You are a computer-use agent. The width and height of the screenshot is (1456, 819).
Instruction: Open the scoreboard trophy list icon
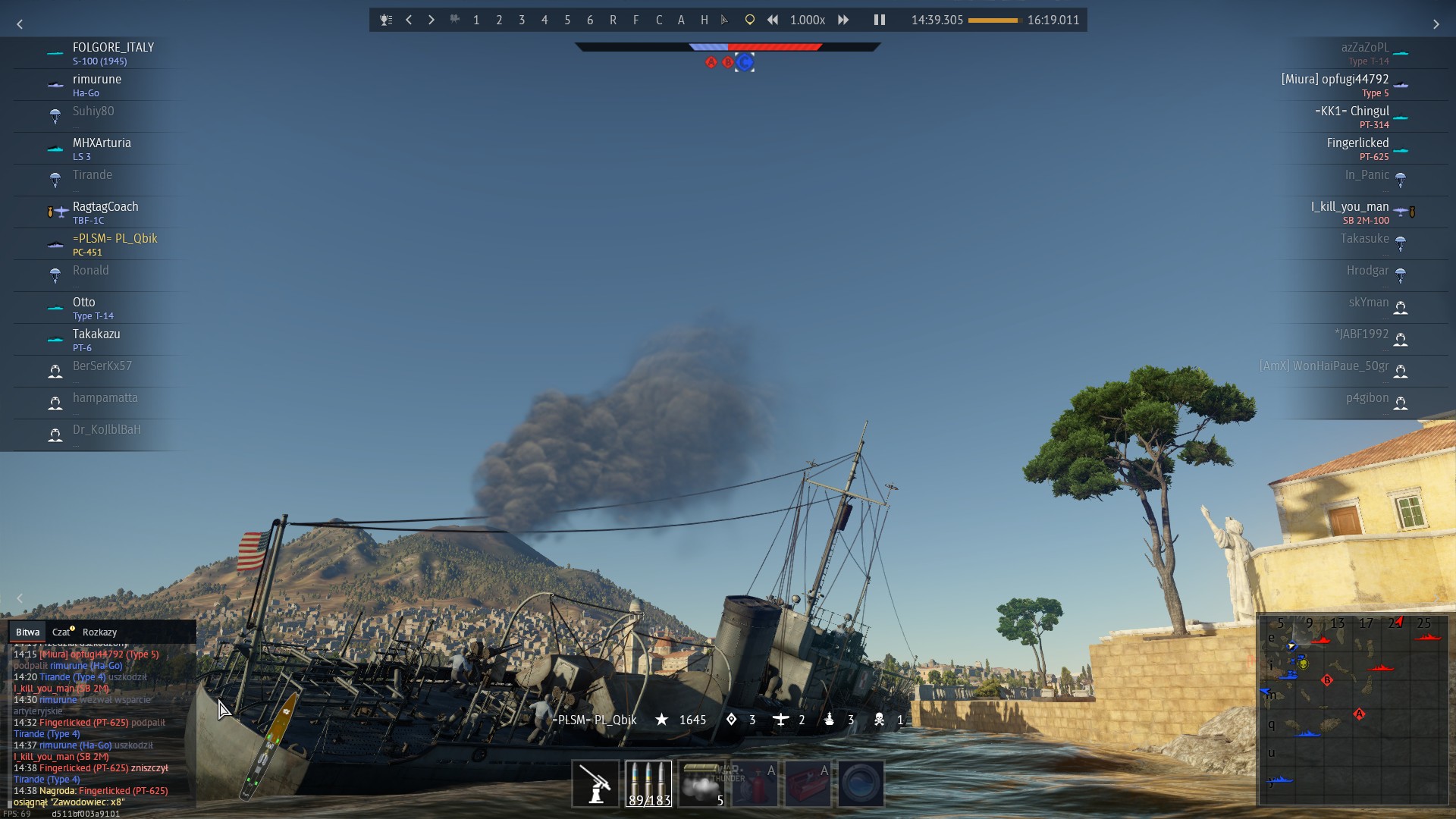(x=386, y=20)
